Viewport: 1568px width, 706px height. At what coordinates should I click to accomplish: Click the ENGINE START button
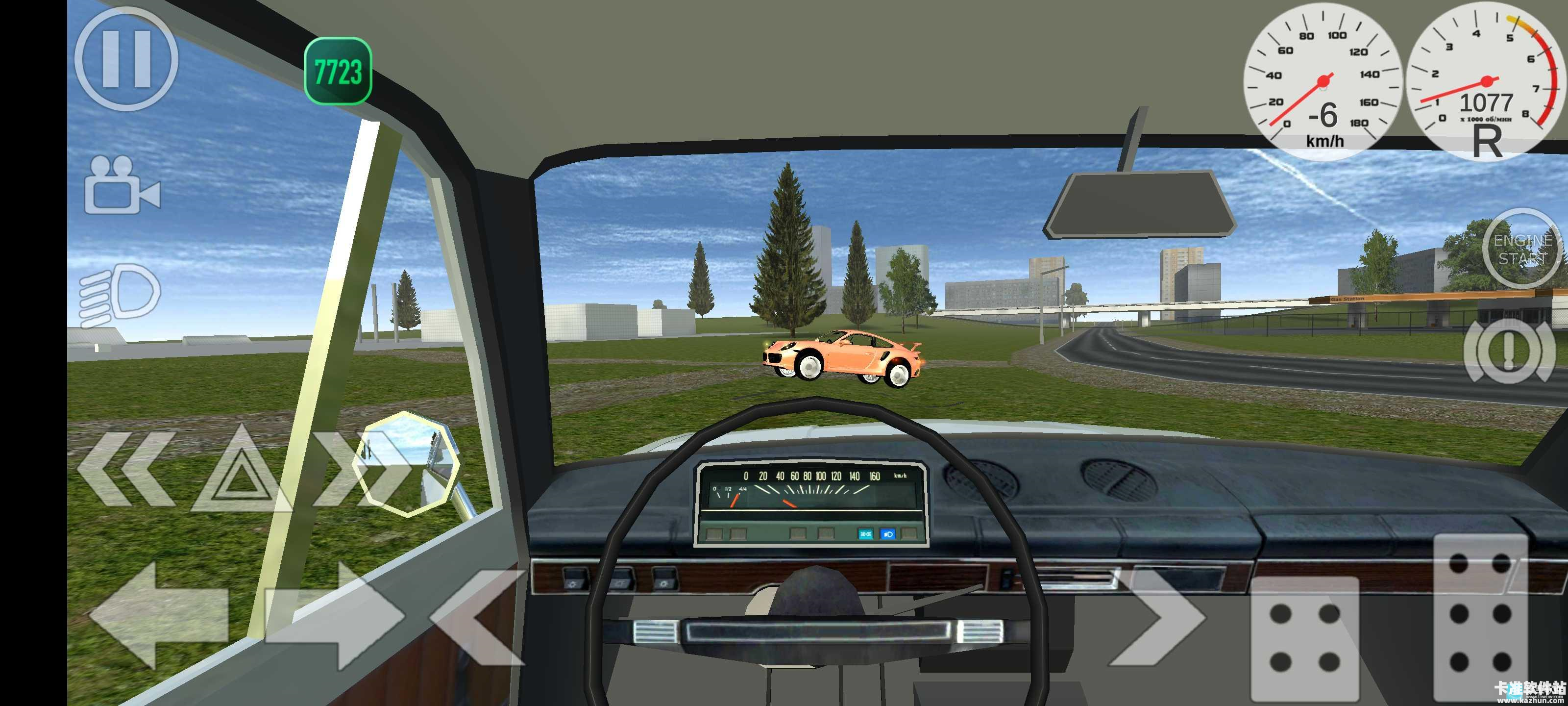[1522, 250]
